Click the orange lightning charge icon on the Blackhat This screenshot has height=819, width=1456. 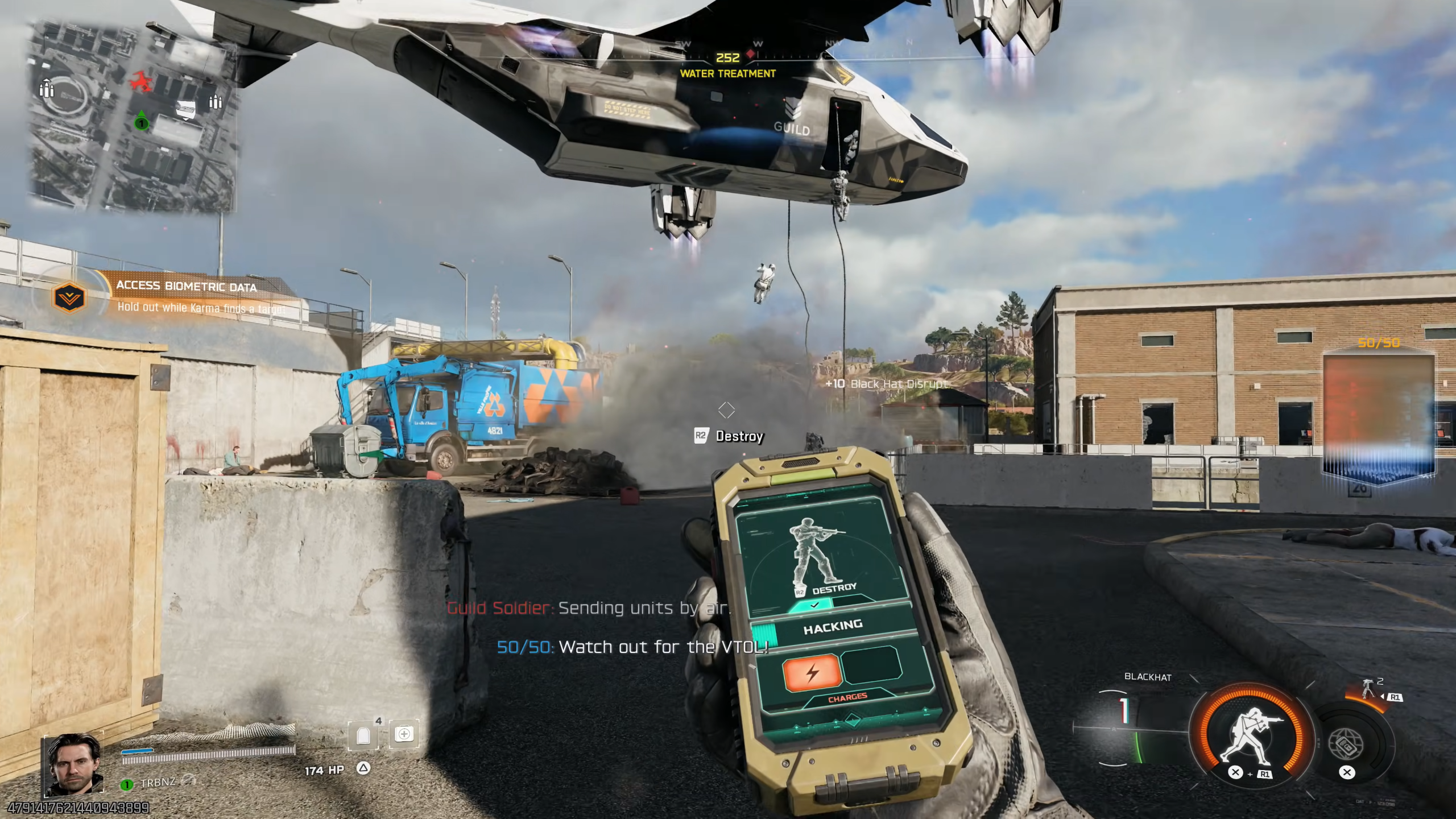pyautogui.click(x=813, y=674)
